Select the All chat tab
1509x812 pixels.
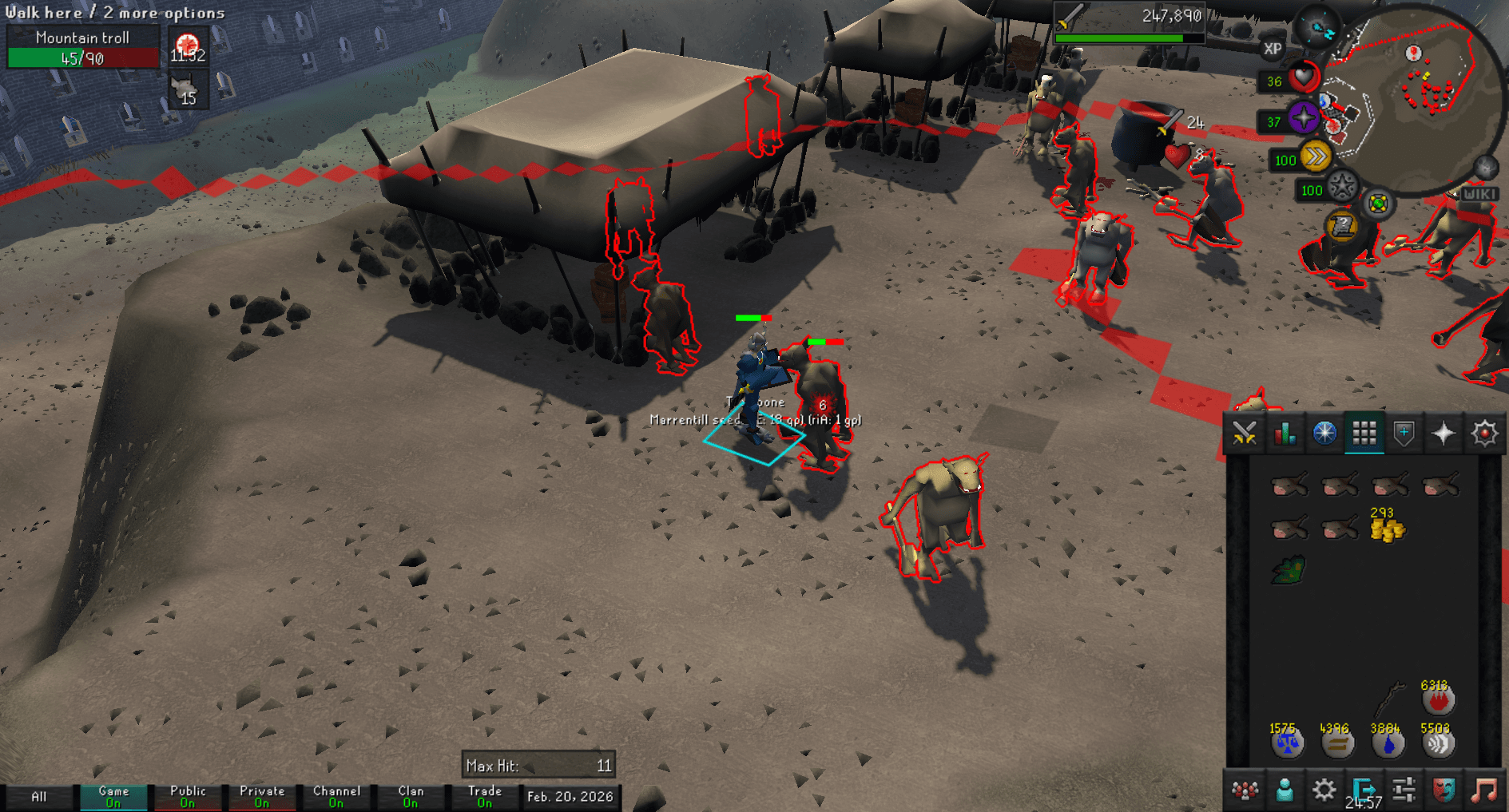point(38,796)
